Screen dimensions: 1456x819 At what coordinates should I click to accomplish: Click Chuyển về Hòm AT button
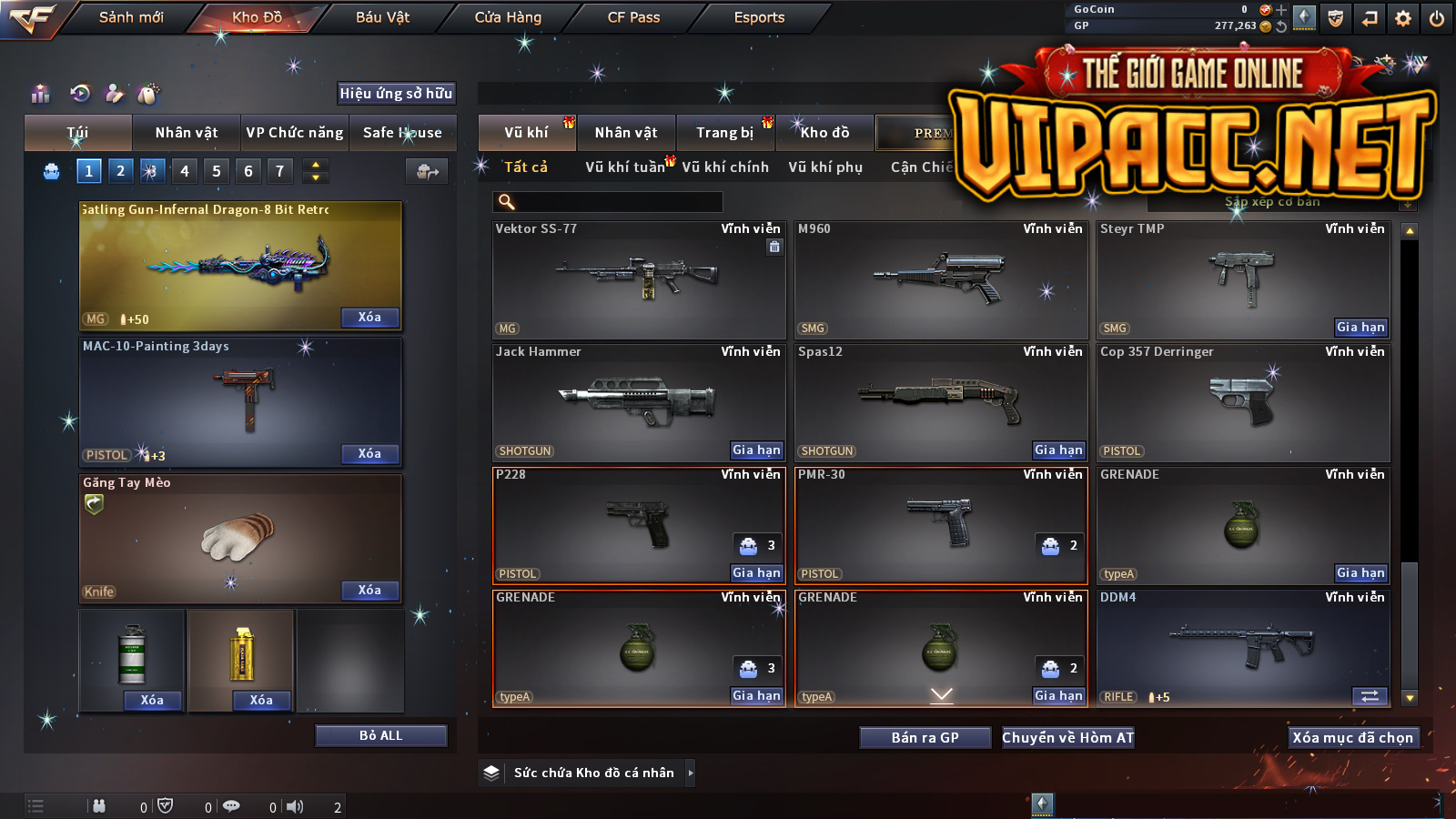pos(1067,738)
